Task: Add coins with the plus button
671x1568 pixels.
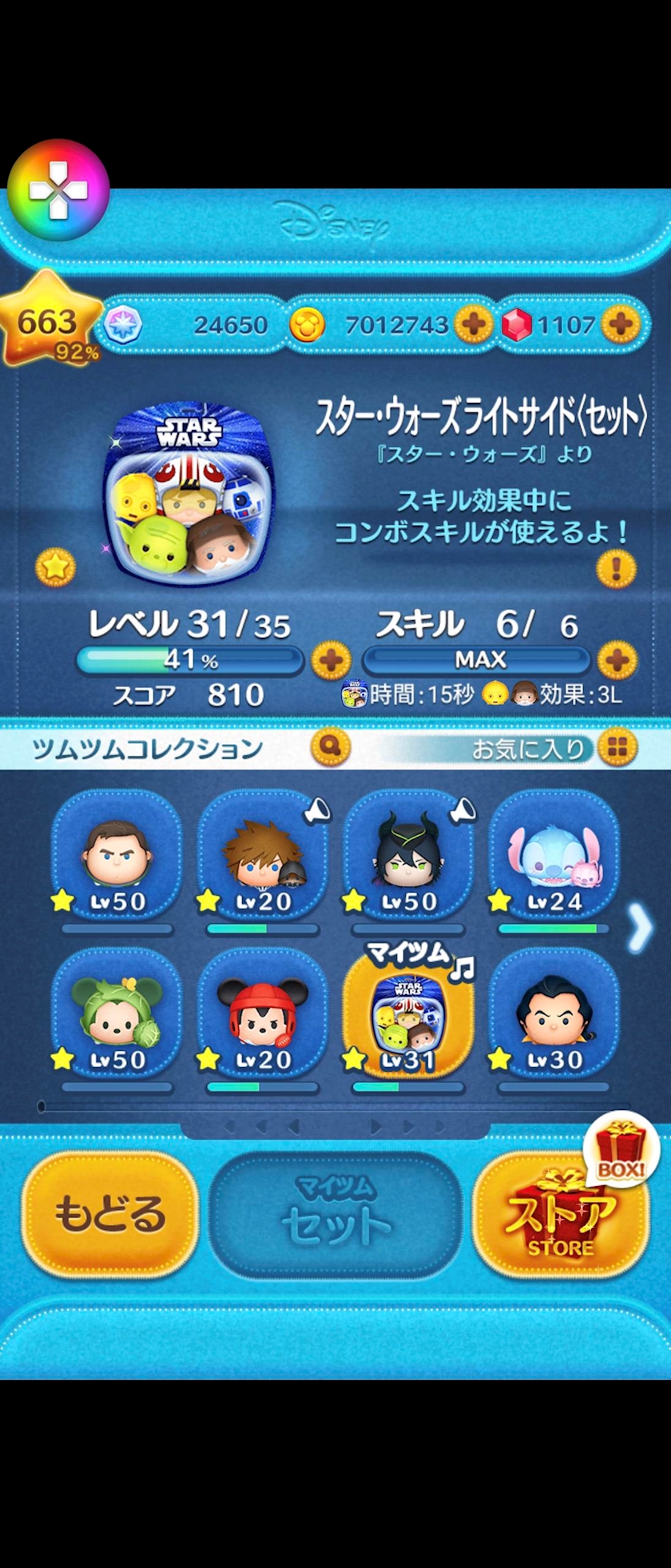Action: [473, 324]
